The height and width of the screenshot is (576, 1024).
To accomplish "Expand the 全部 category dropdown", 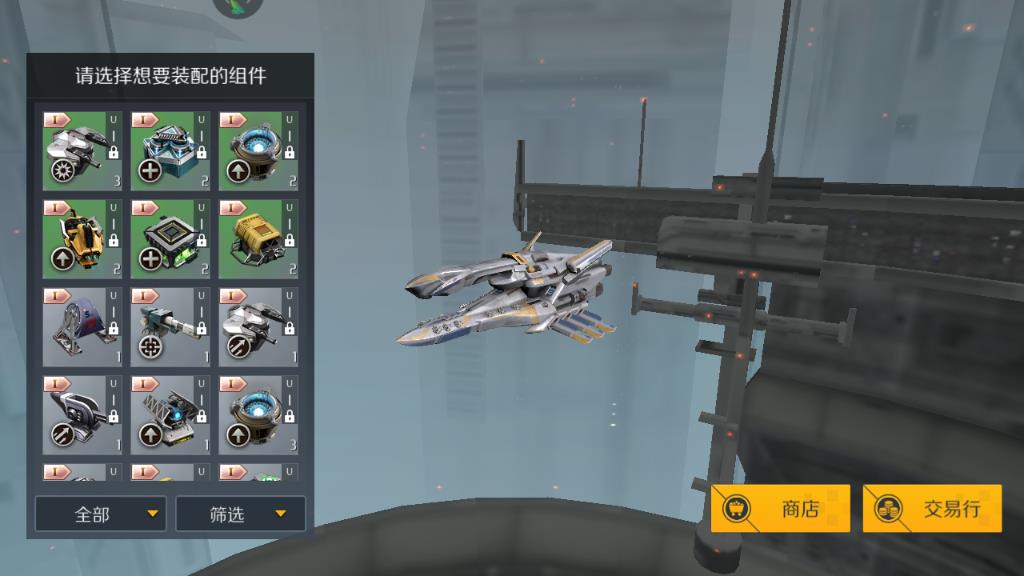I will [101, 514].
